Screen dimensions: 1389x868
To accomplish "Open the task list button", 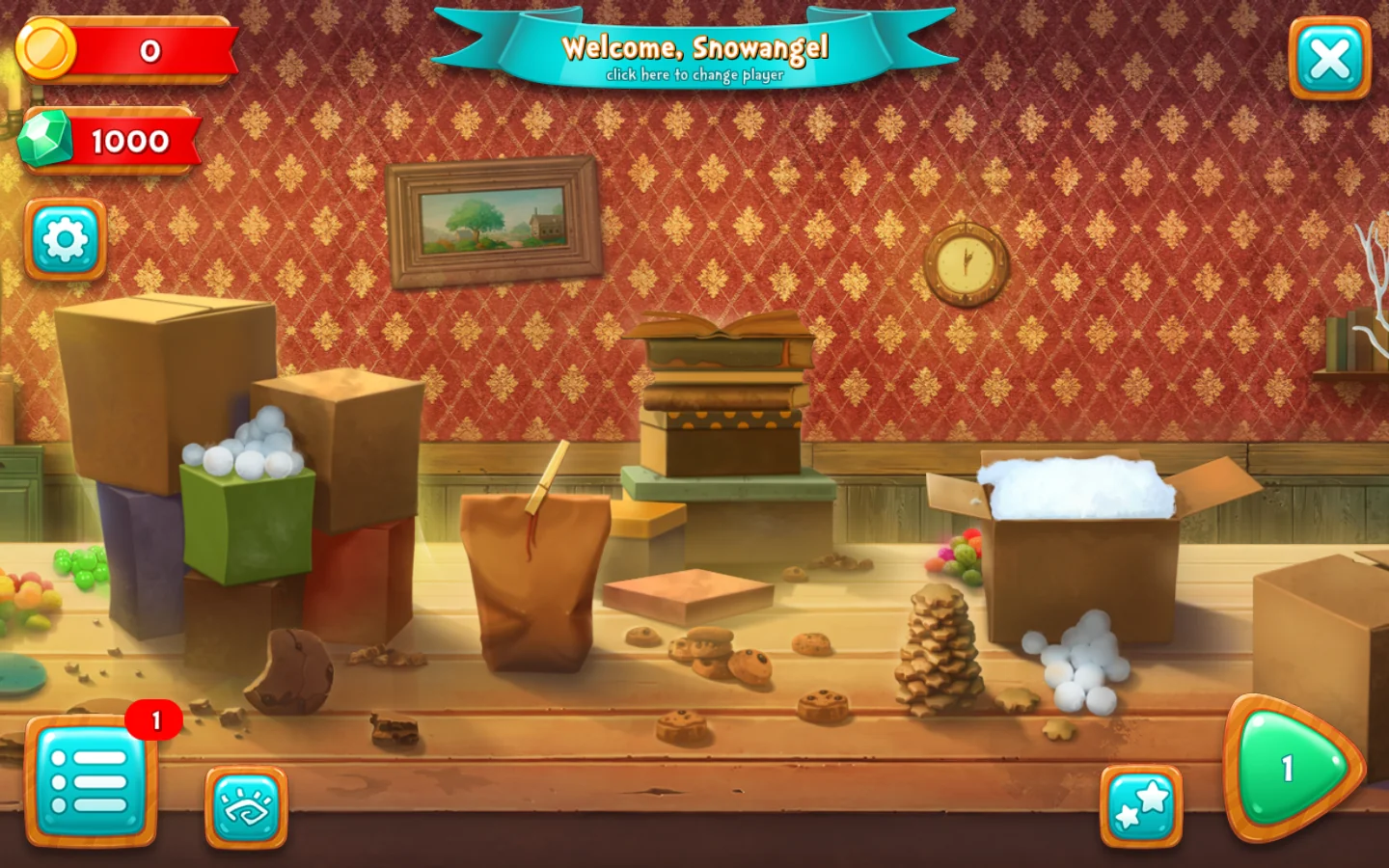I will [91, 781].
